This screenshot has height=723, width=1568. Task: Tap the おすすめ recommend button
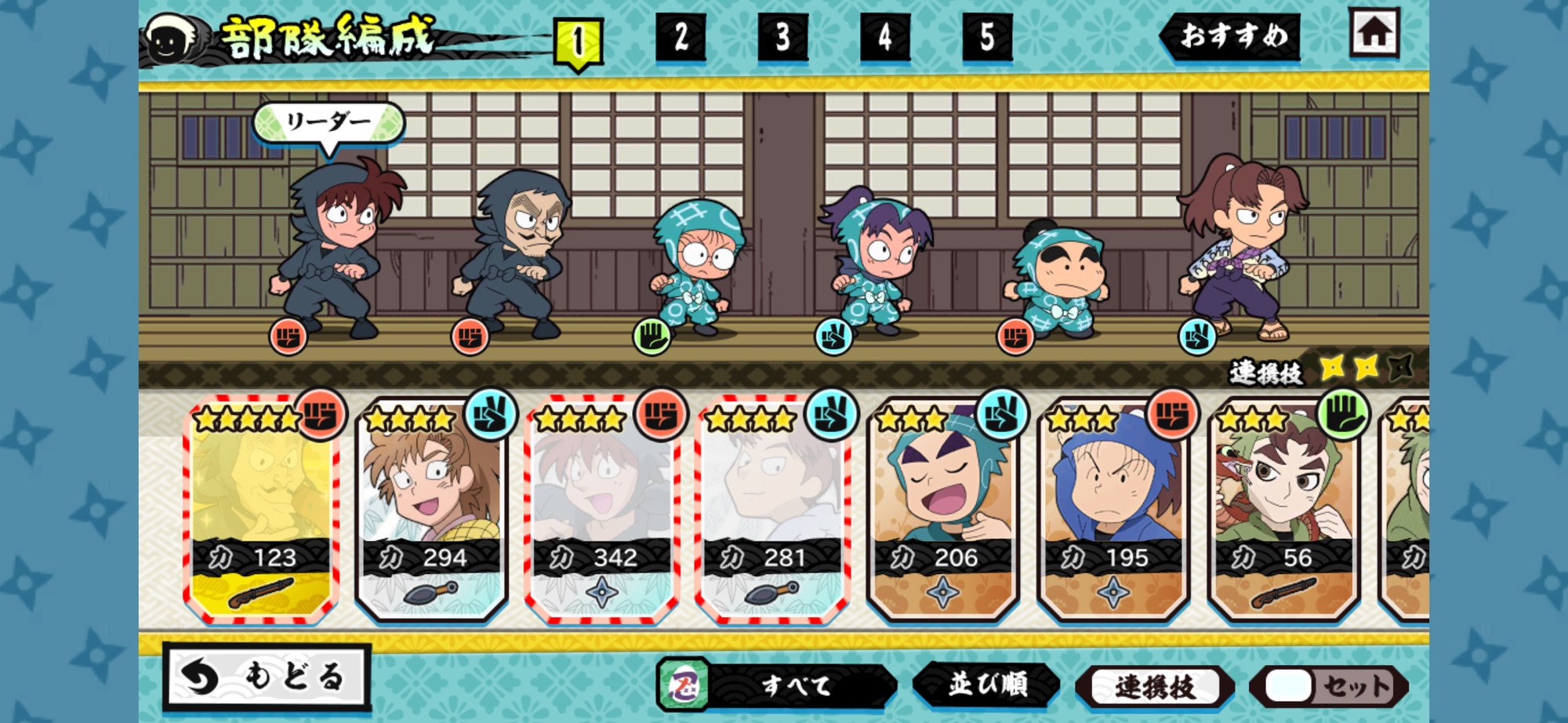pos(1232,36)
